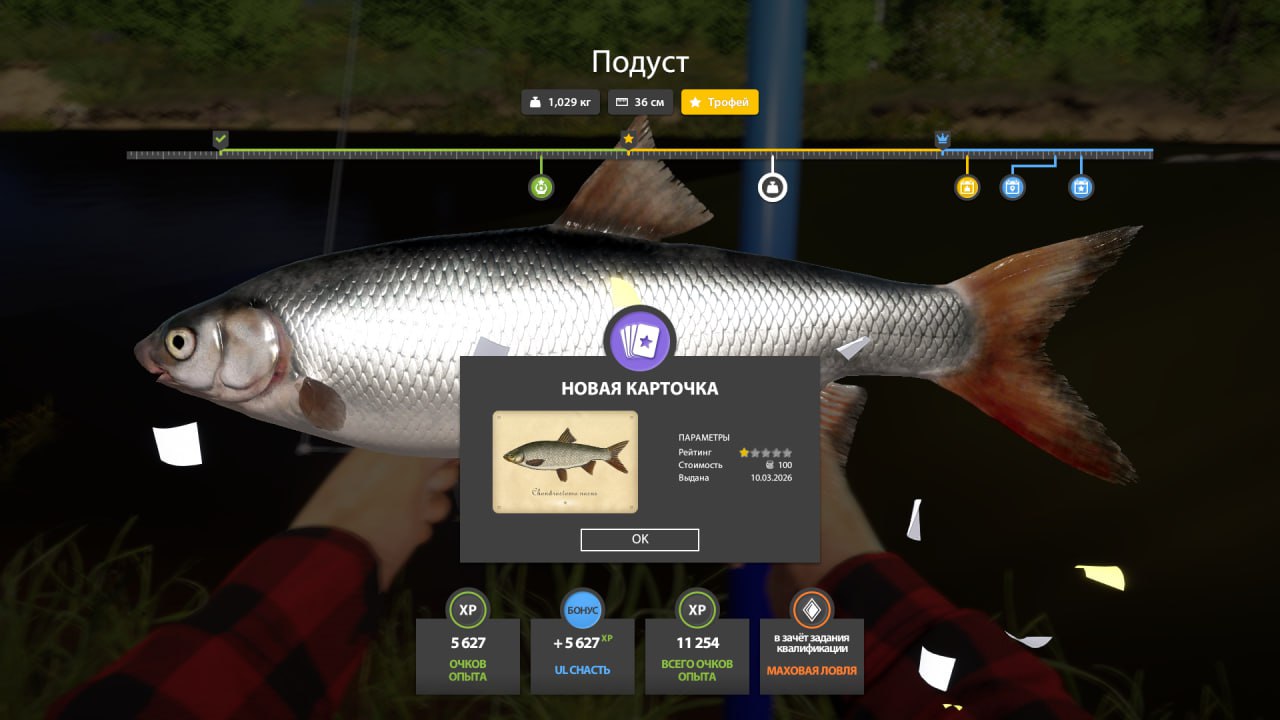
Task: Click the white weight marker on the scale
Action: [772, 187]
